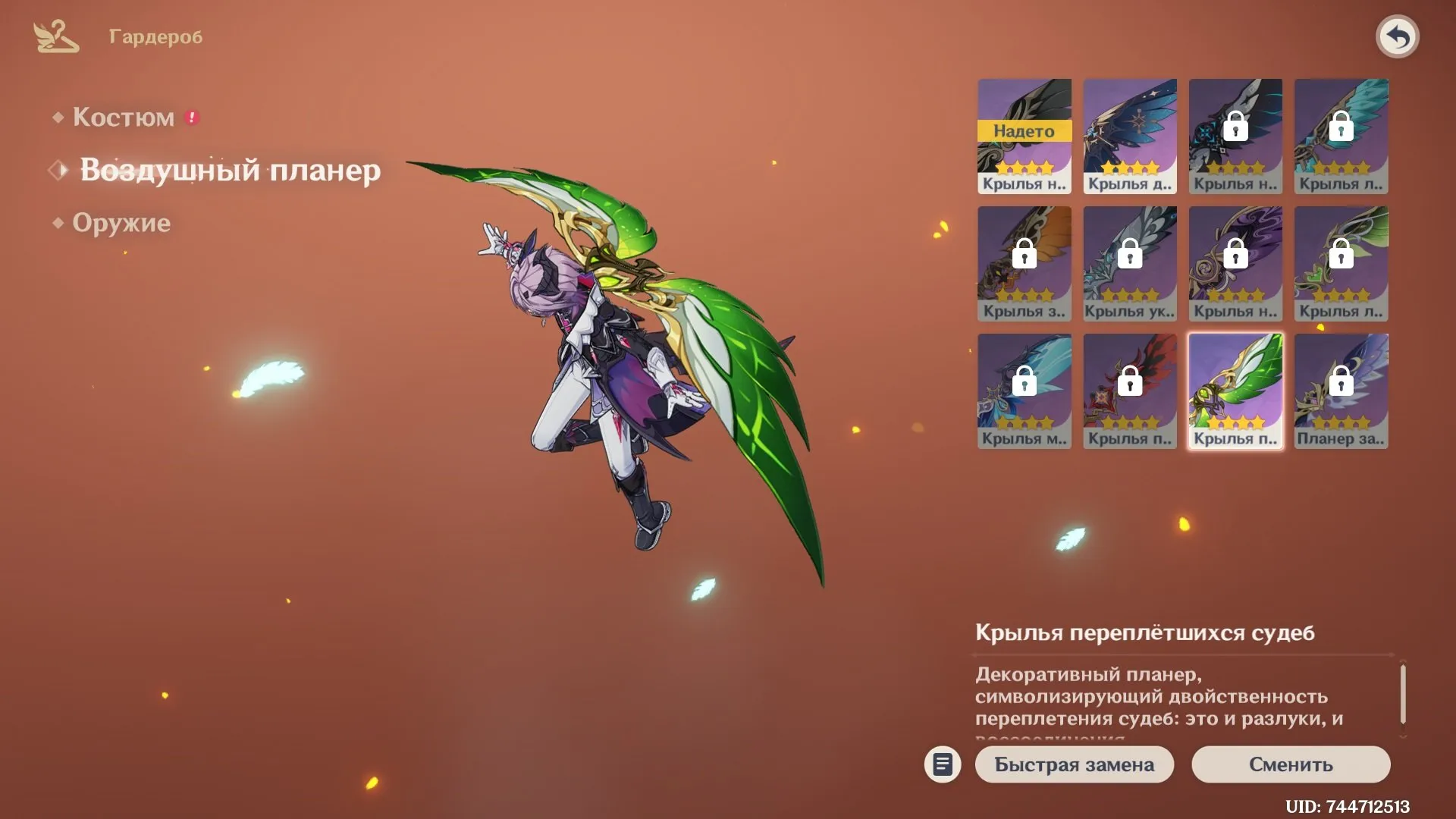Open the document list icon button
The height and width of the screenshot is (819, 1456).
coord(943,764)
